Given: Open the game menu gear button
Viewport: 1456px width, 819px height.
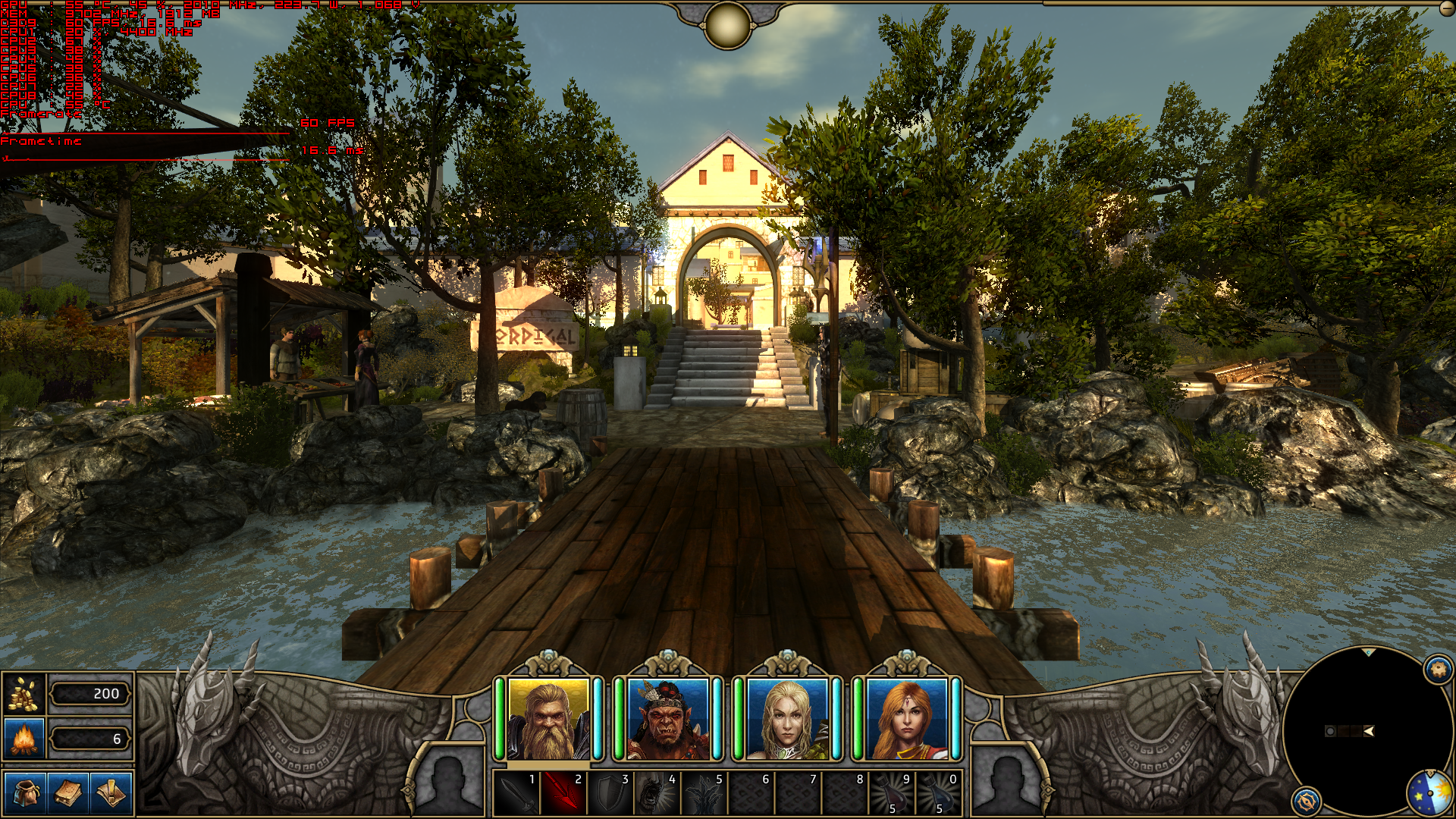Looking at the screenshot, I should point(1439,670).
